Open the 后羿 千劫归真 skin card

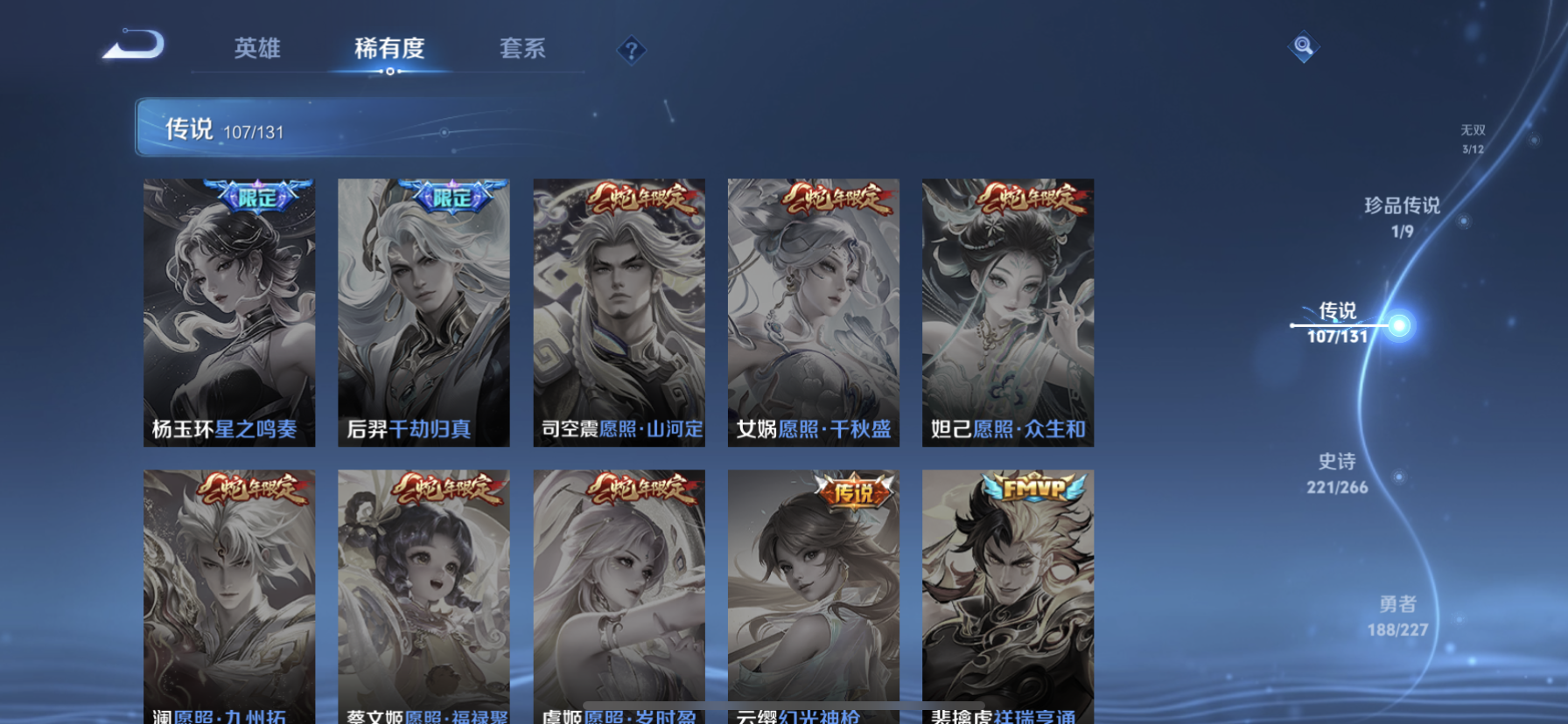click(424, 310)
